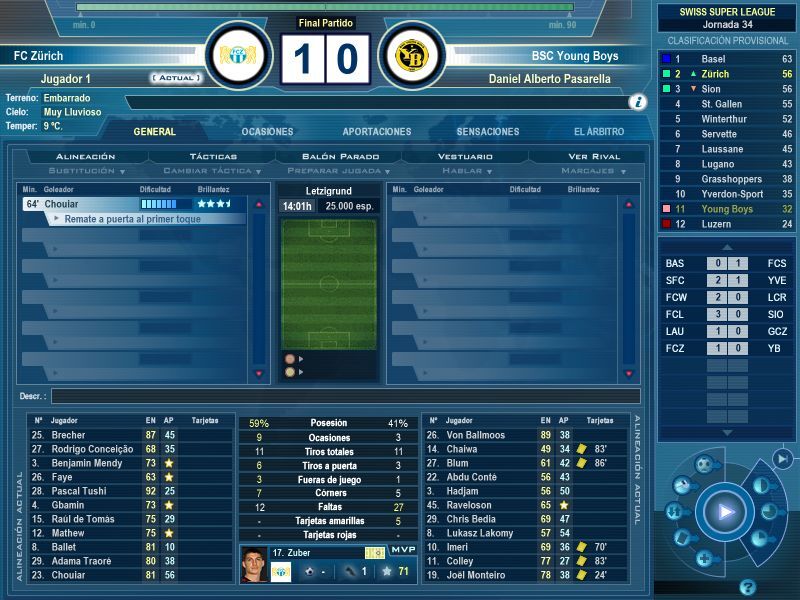Viewport: 800px width, 600px height.
Task: Open the info icon beside message bar
Action: (637, 102)
